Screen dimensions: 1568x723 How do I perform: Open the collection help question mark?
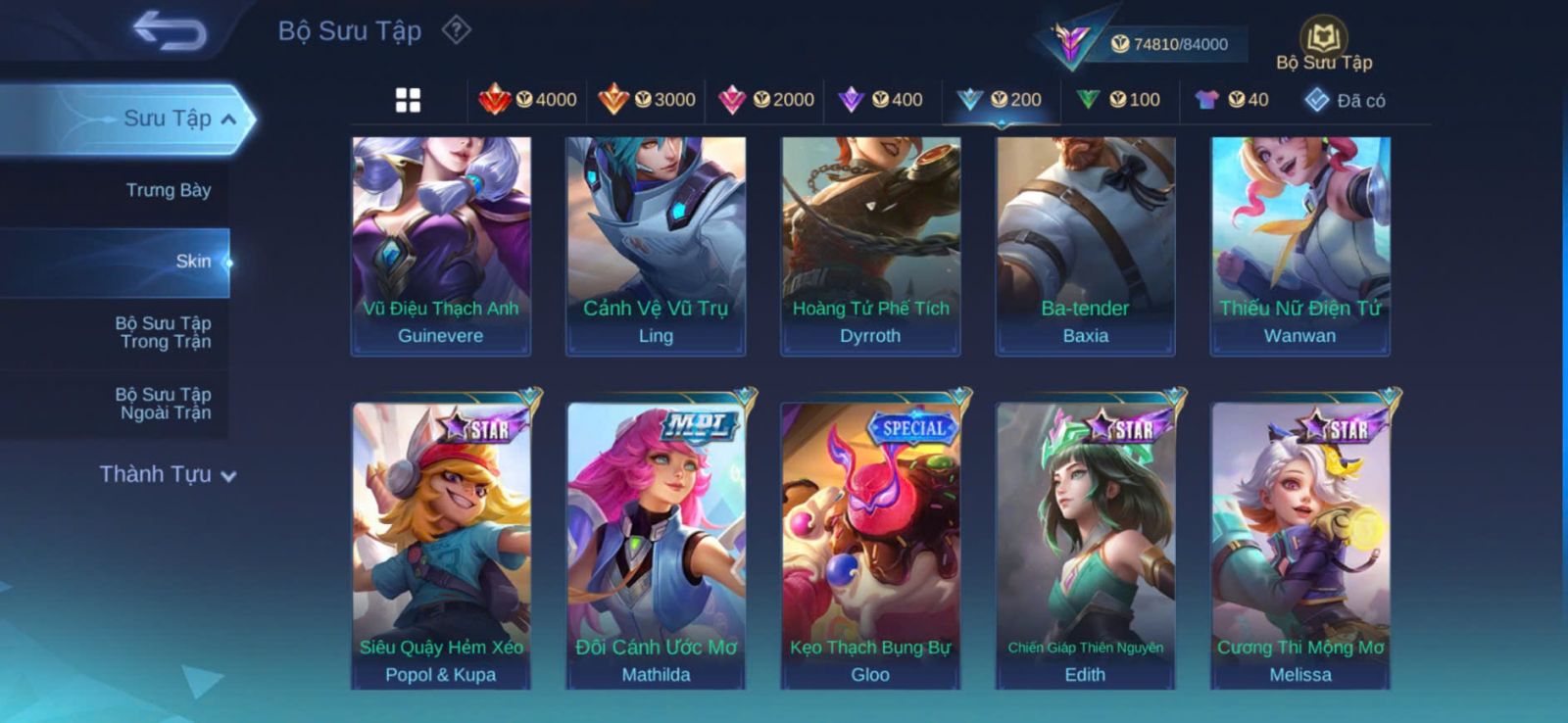tap(456, 30)
